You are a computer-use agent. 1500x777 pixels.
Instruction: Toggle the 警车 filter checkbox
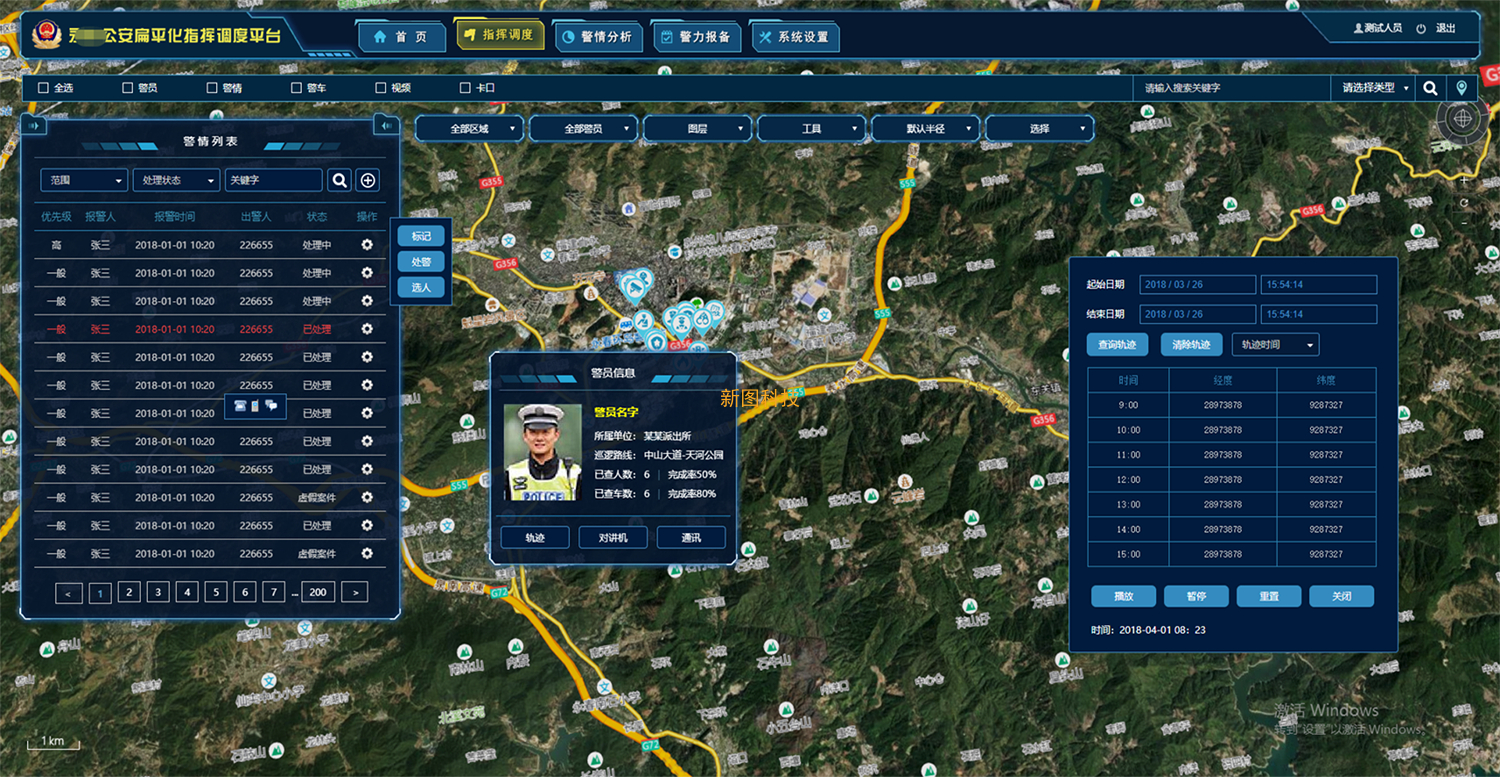pyautogui.click(x=296, y=88)
